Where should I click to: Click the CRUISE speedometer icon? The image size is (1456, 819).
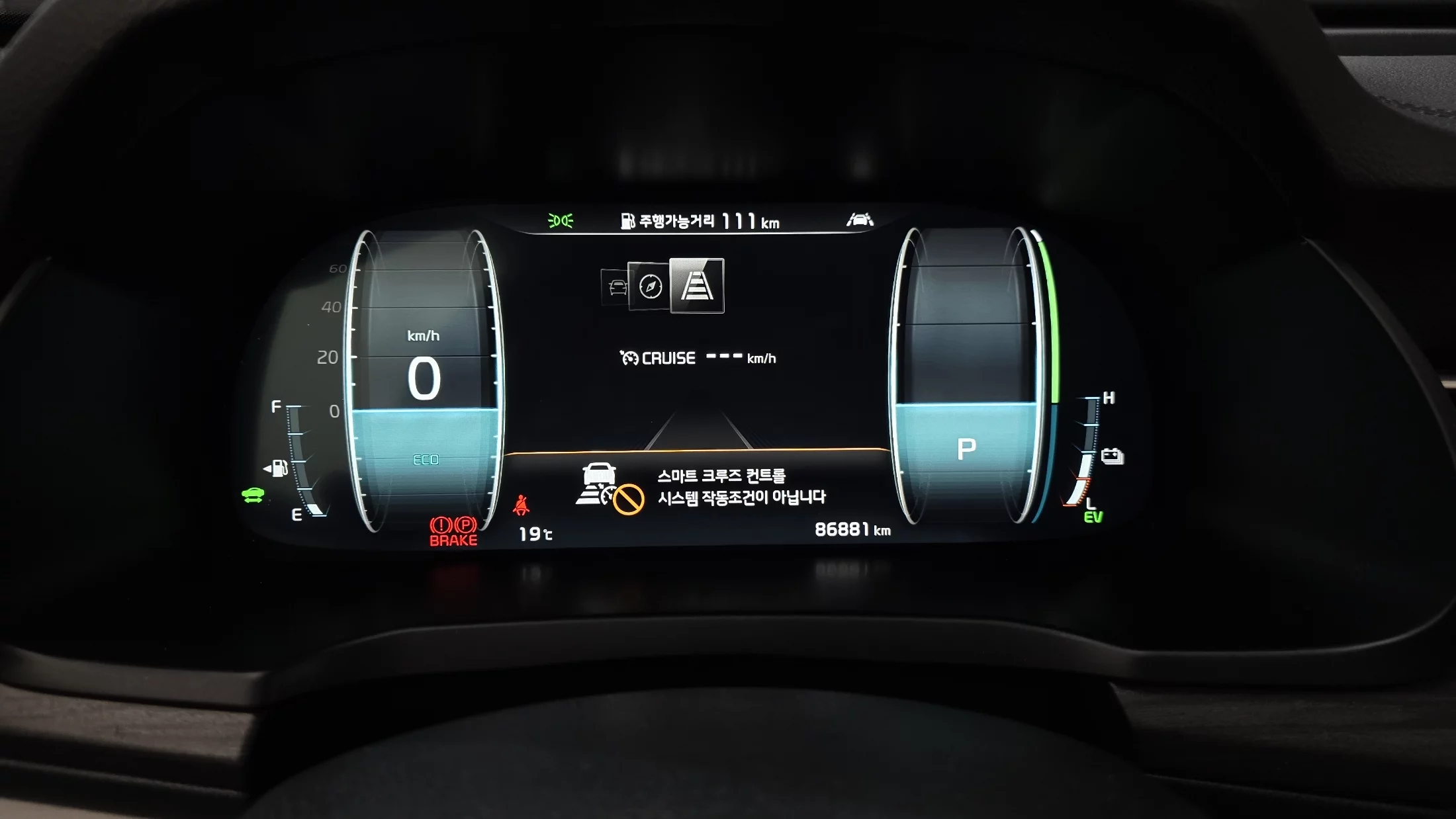point(629,359)
